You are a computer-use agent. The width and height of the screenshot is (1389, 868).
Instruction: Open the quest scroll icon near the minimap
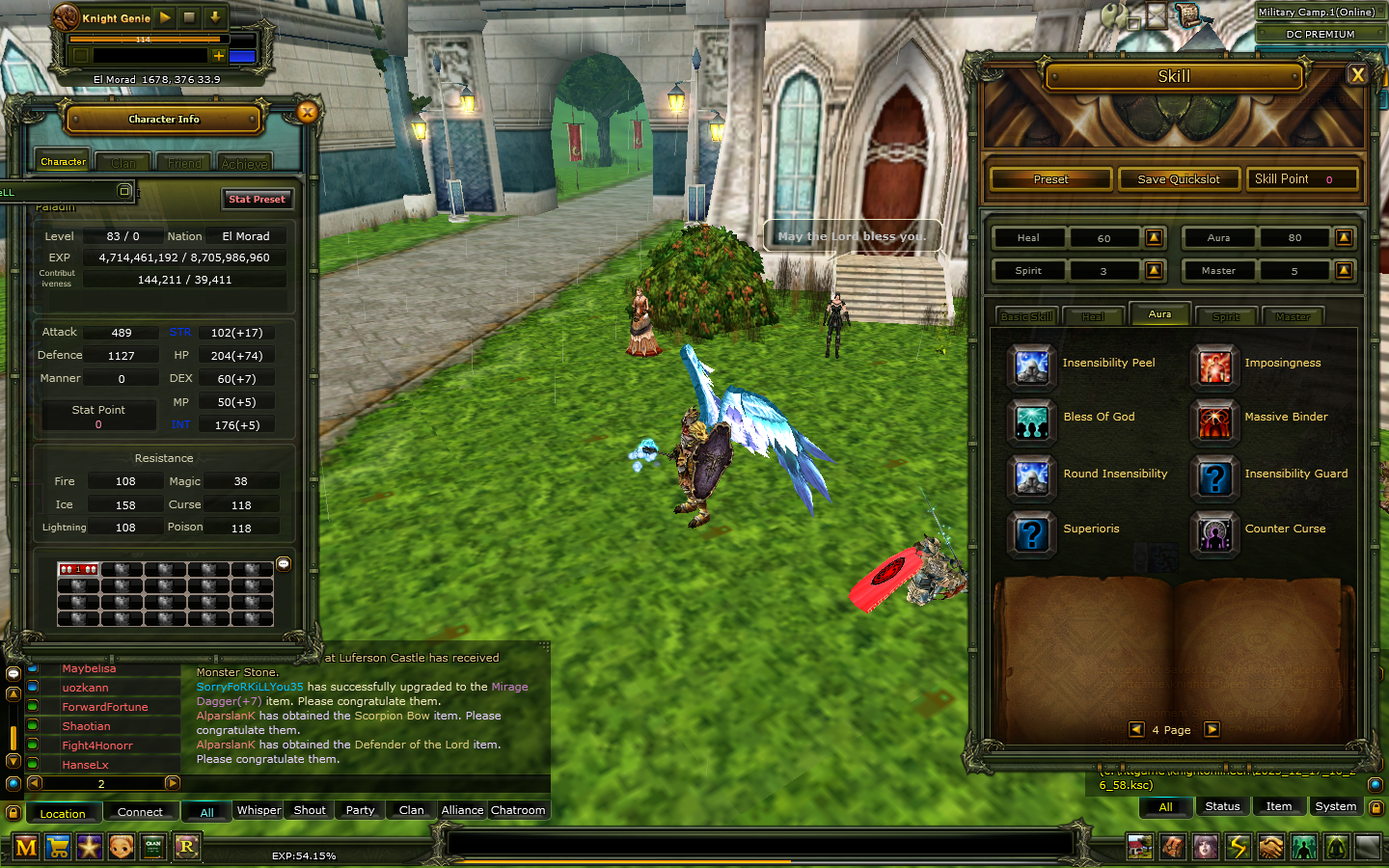1188,16
